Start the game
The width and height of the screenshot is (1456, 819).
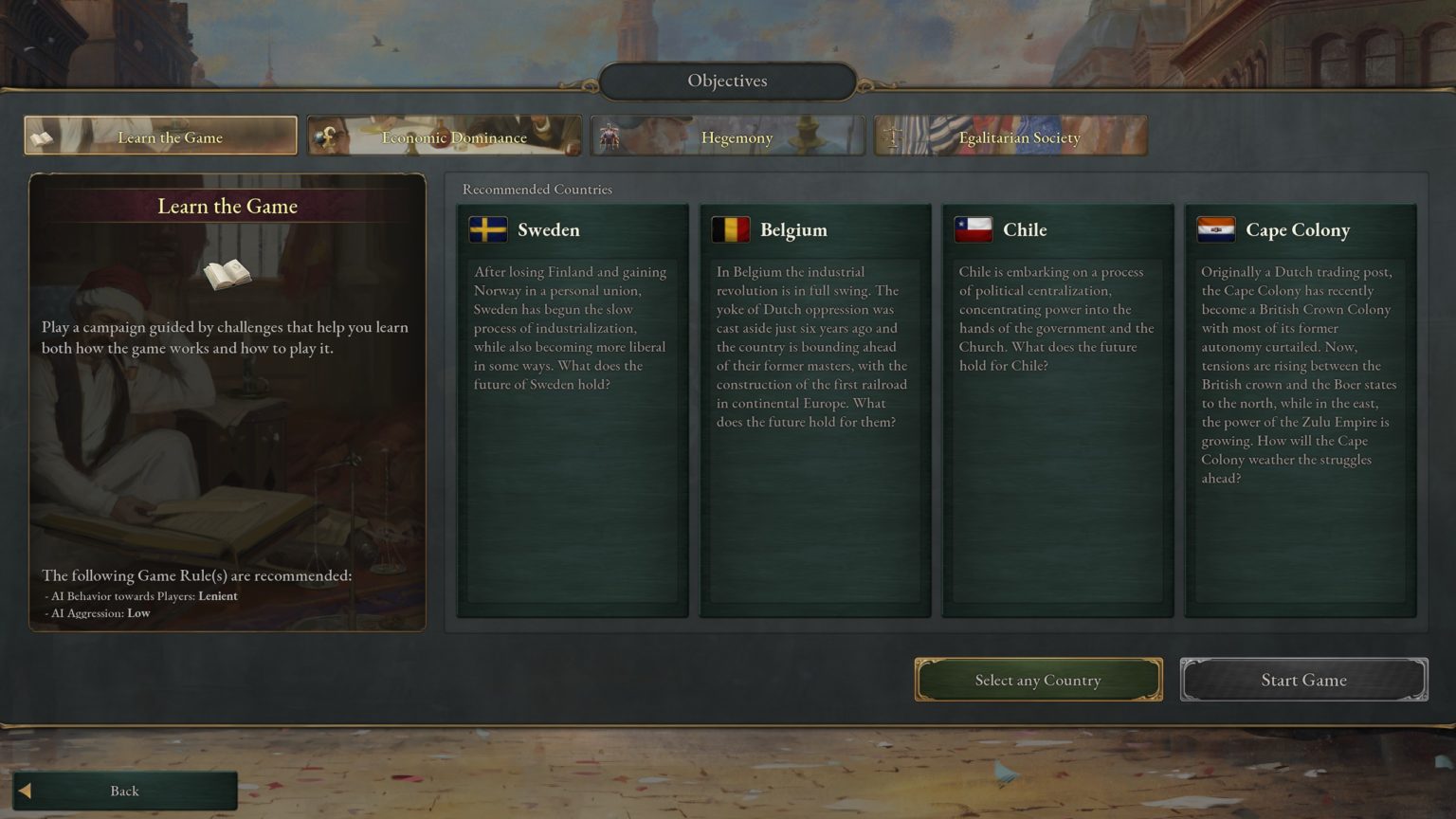coord(1303,680)
